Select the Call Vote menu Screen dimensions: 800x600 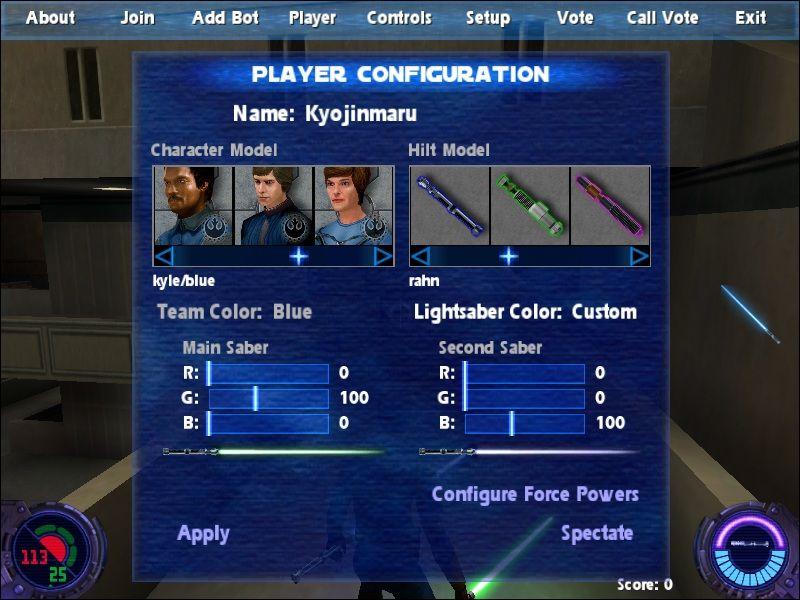point(662,18)
